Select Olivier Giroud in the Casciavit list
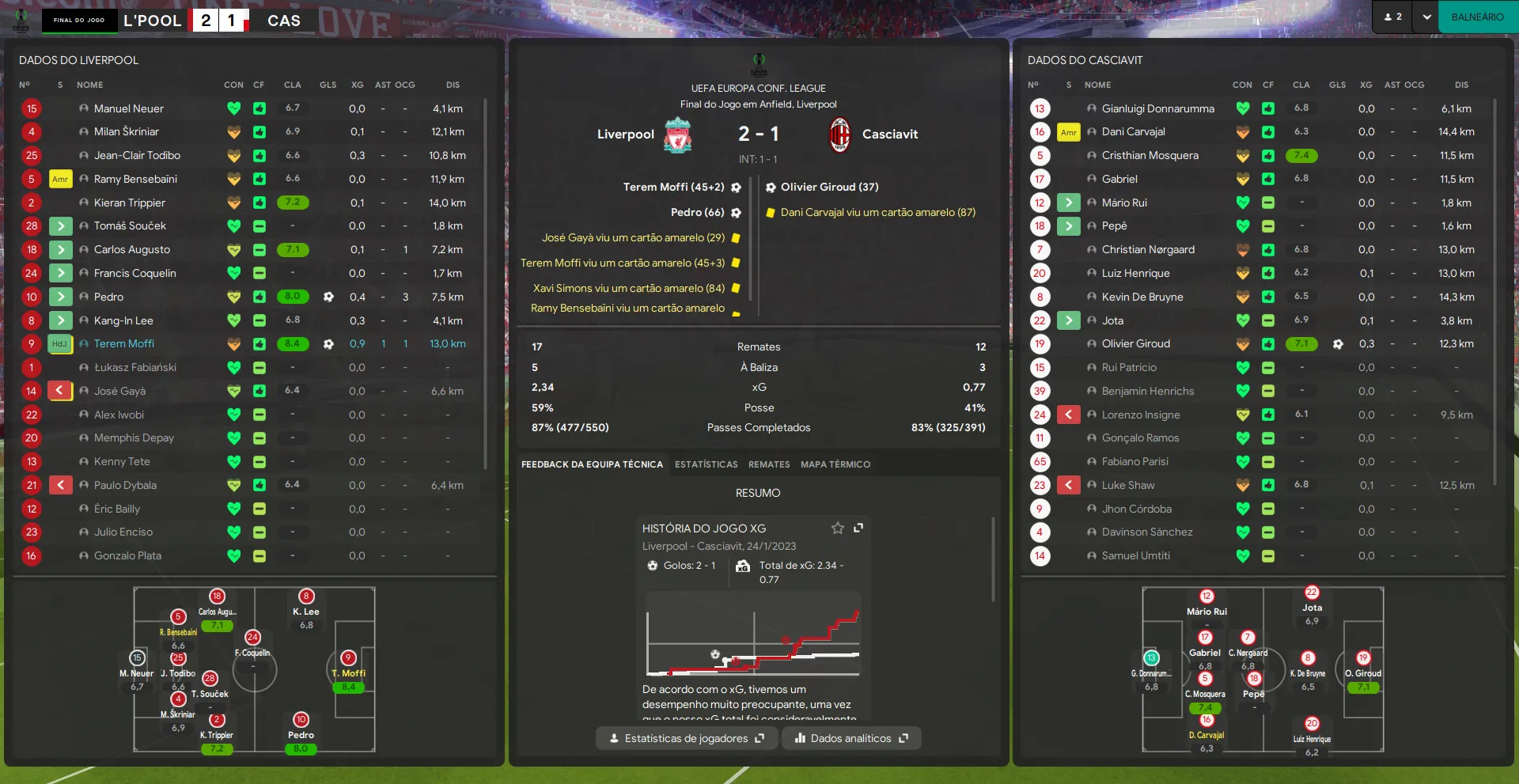Screen dimensions: 1519x784 click(x=1135, y=343)
